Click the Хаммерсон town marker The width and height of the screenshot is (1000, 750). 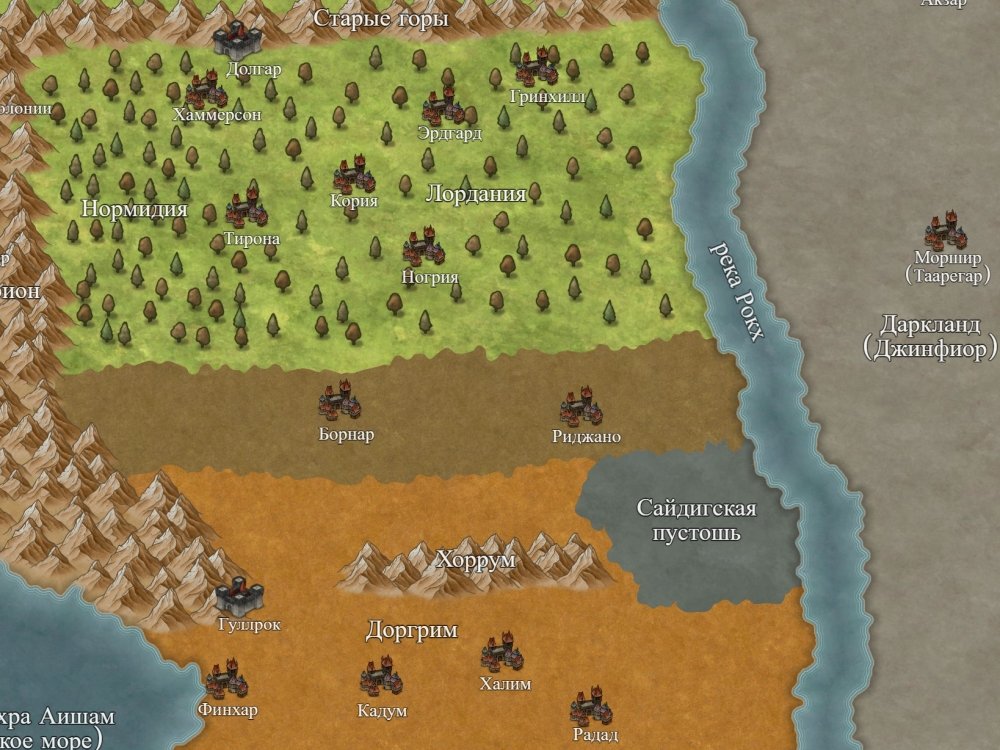pos(208,90)
